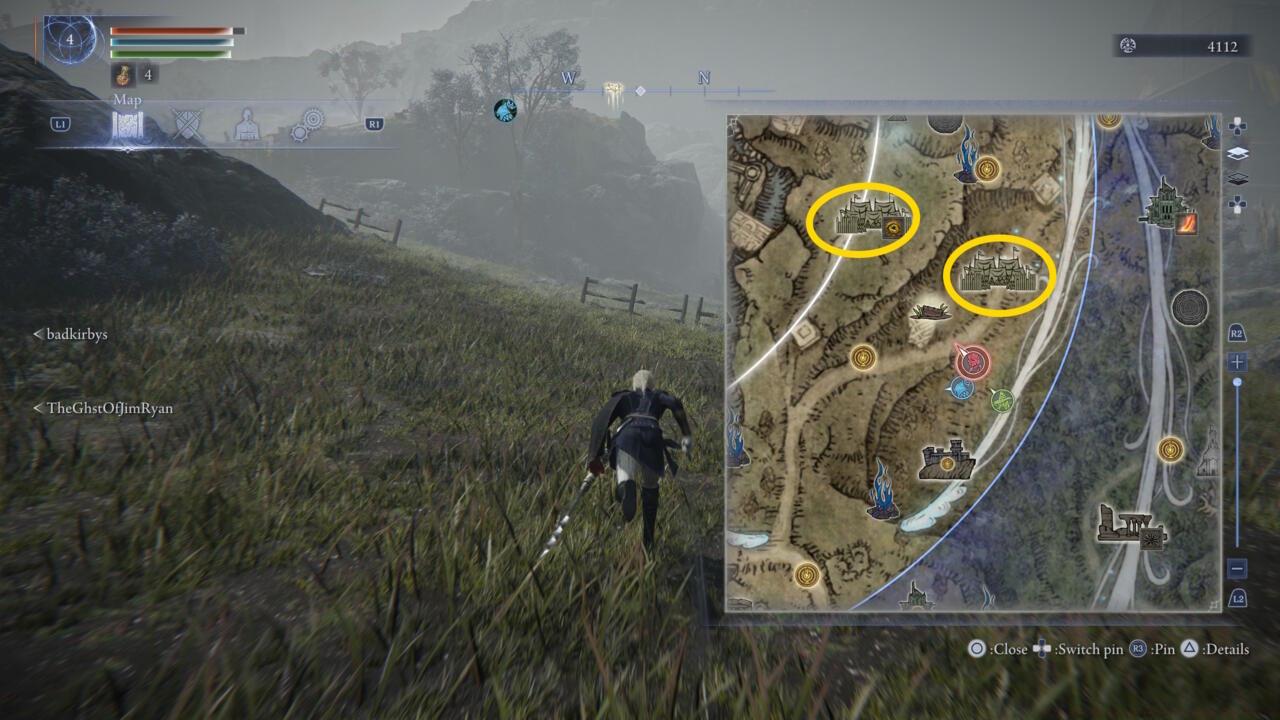Select the spiral catacombs icon near the map's top right
Image resolution: width=1280 pixels, height=720 pixels.
tap(1189, 306)
